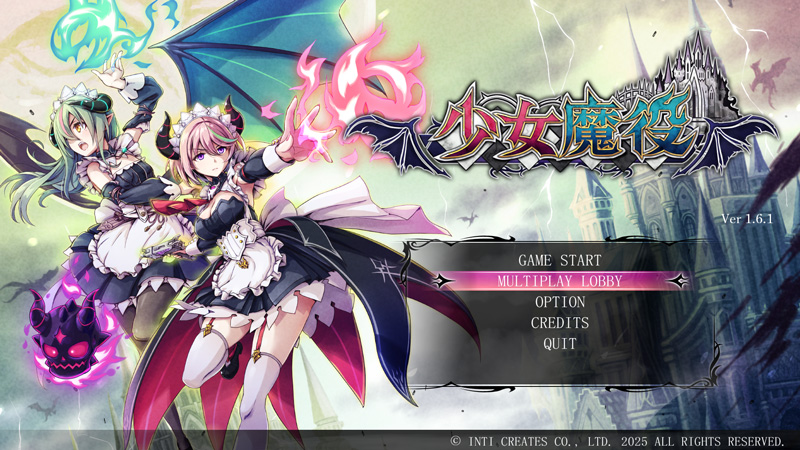Click QUIT to exit the game

click(559, 343)
